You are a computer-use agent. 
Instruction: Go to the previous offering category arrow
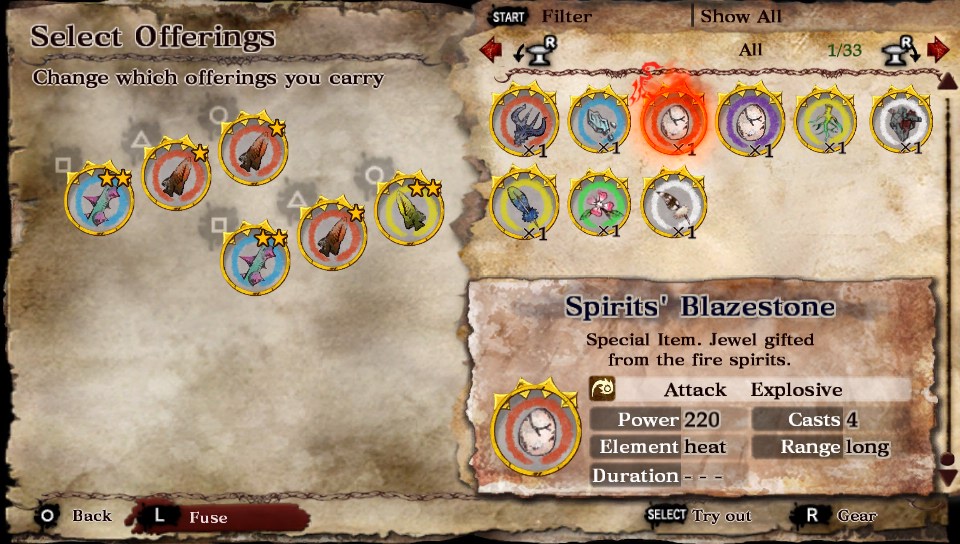tap(490, 49)
